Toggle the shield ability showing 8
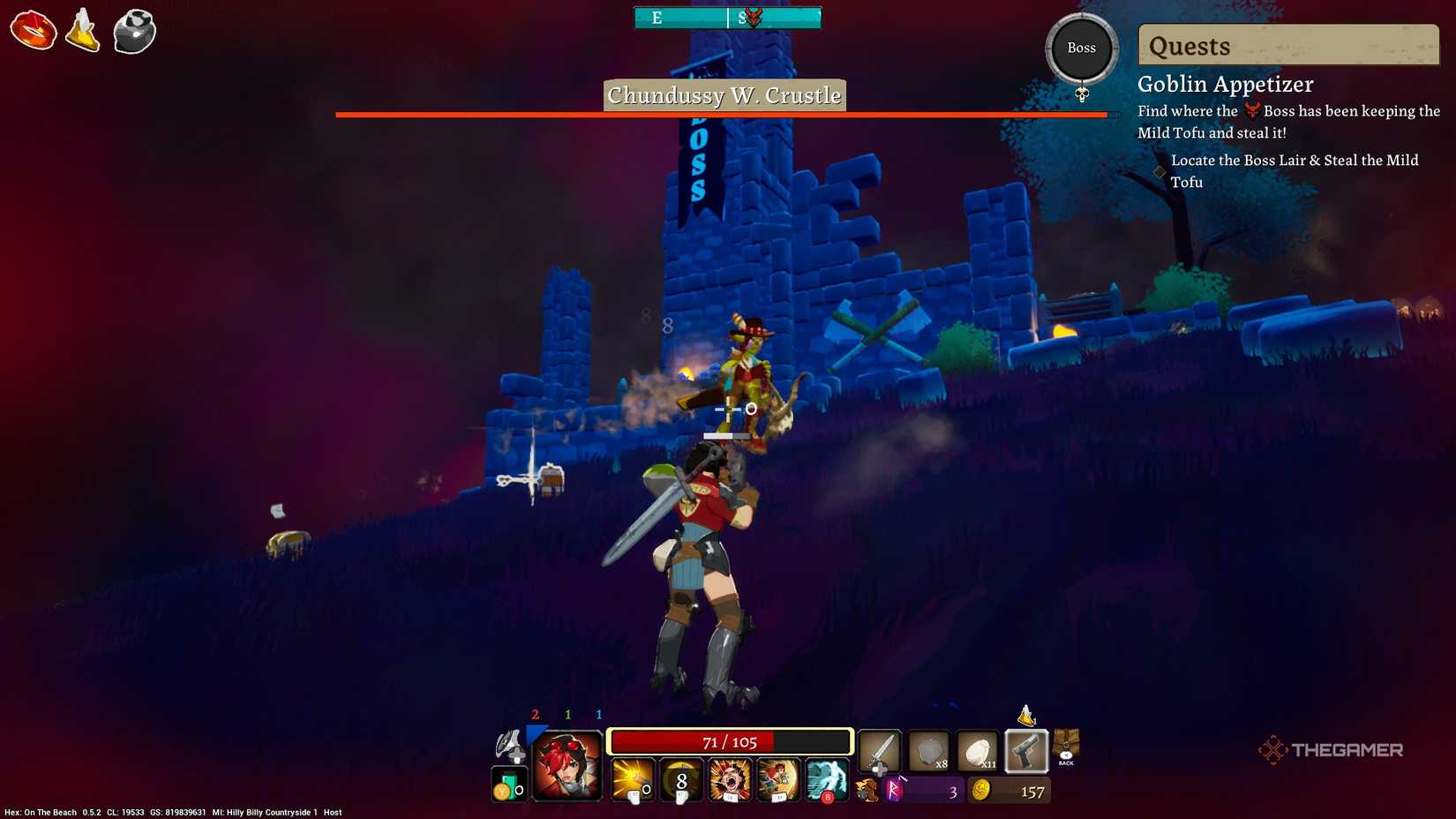 (679, 780)
